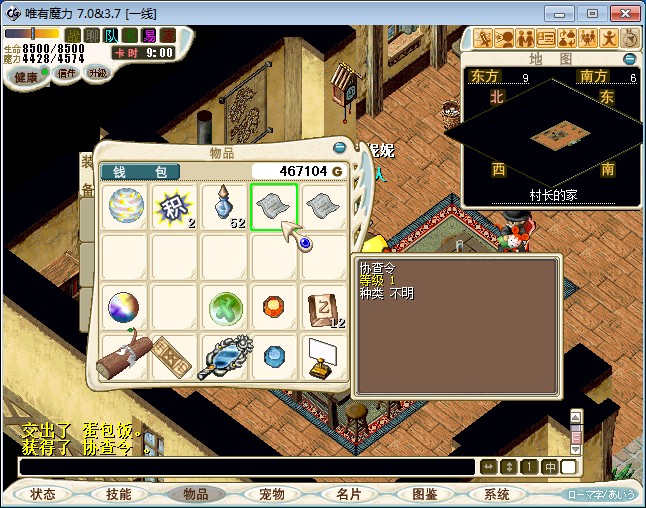Select the orange gemstone item

click(x=275, y=305)
